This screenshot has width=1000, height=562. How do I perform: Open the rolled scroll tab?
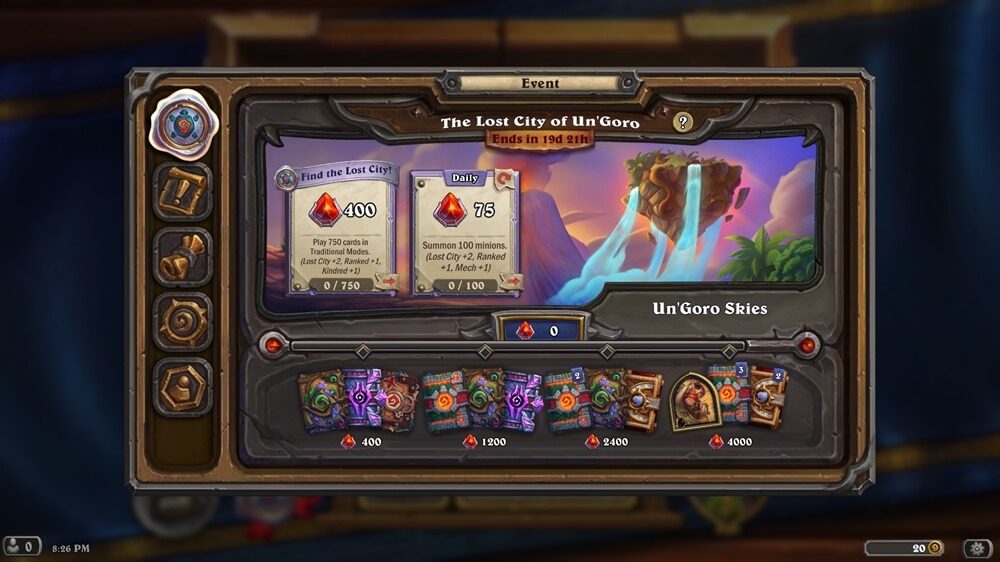click(183, 257)
